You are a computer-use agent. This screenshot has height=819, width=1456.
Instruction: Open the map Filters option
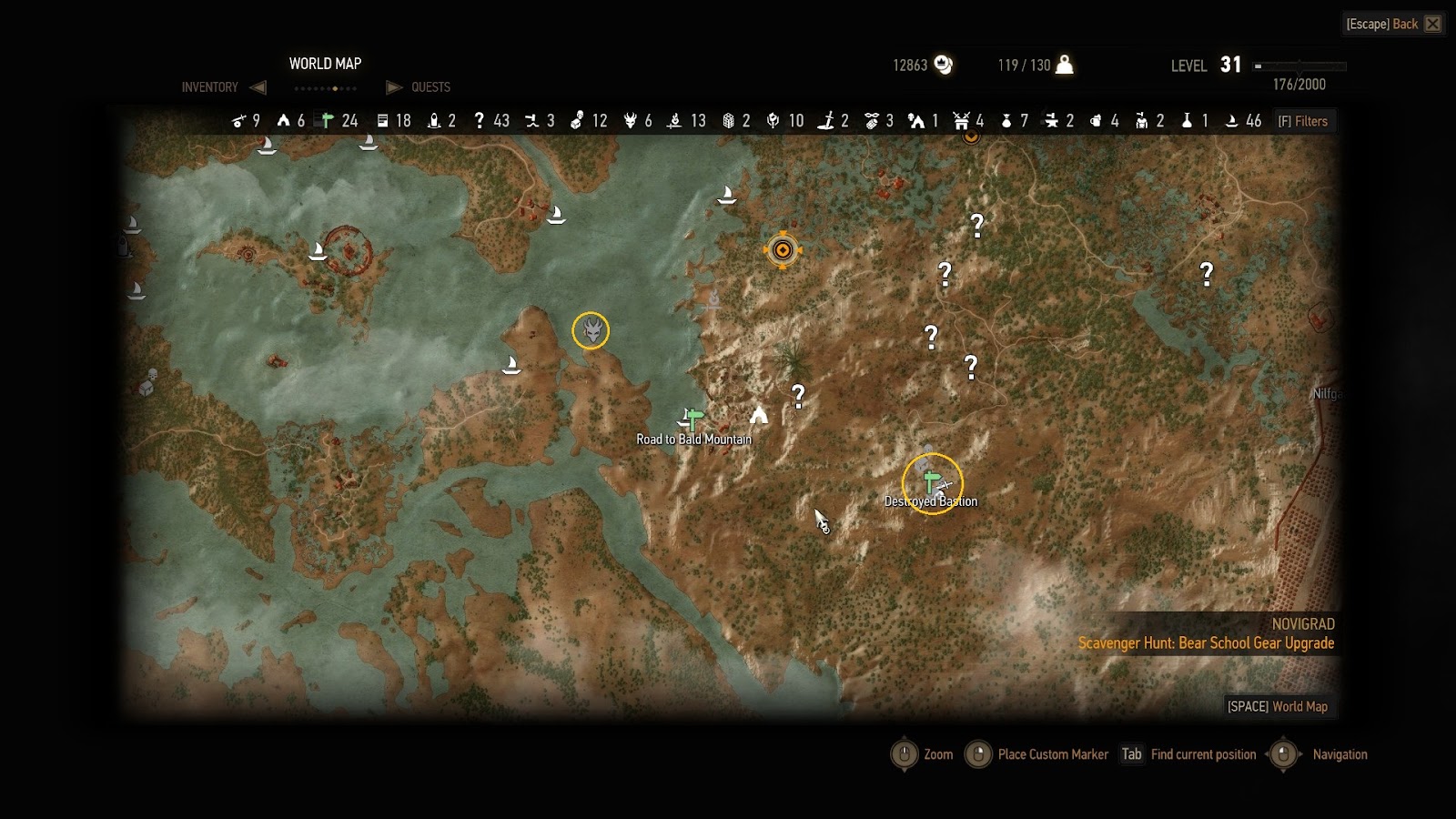tap(1303, 121)
